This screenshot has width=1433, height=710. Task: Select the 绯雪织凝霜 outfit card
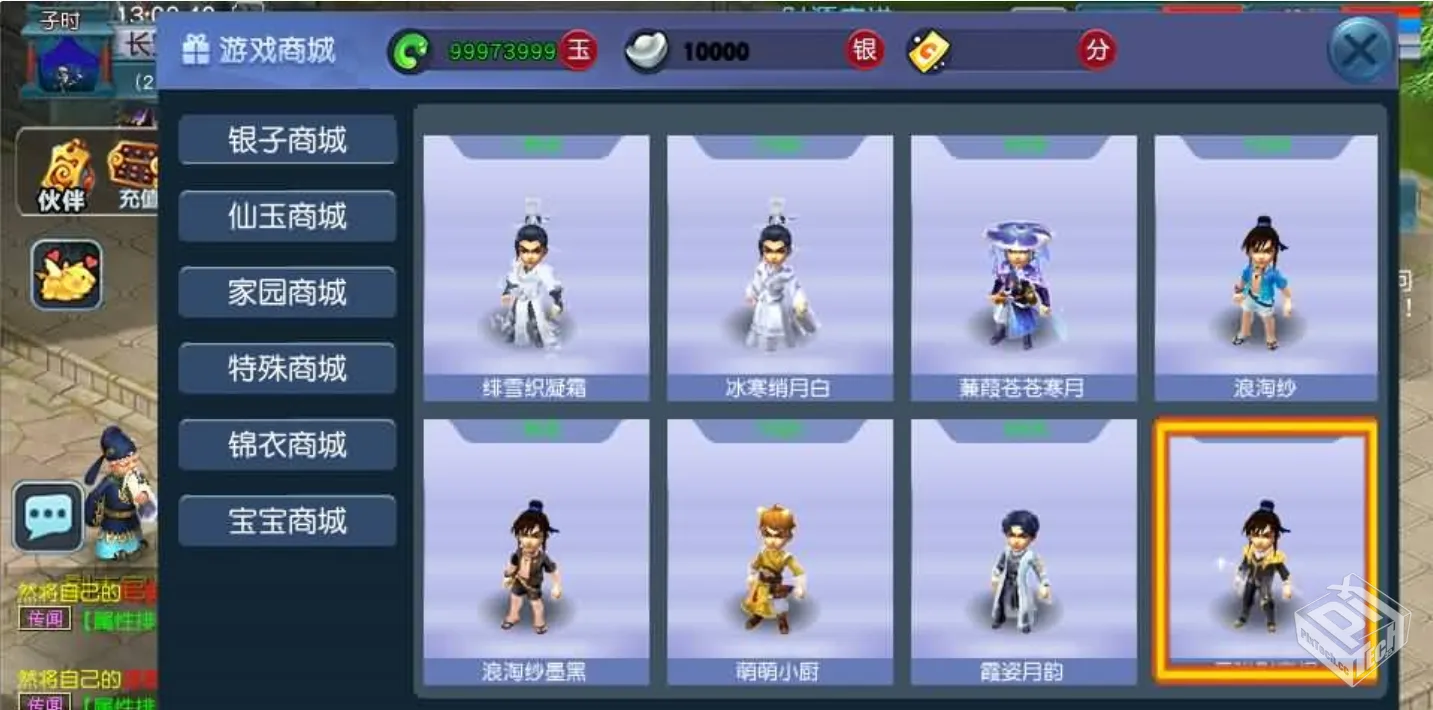click(536, 268)
